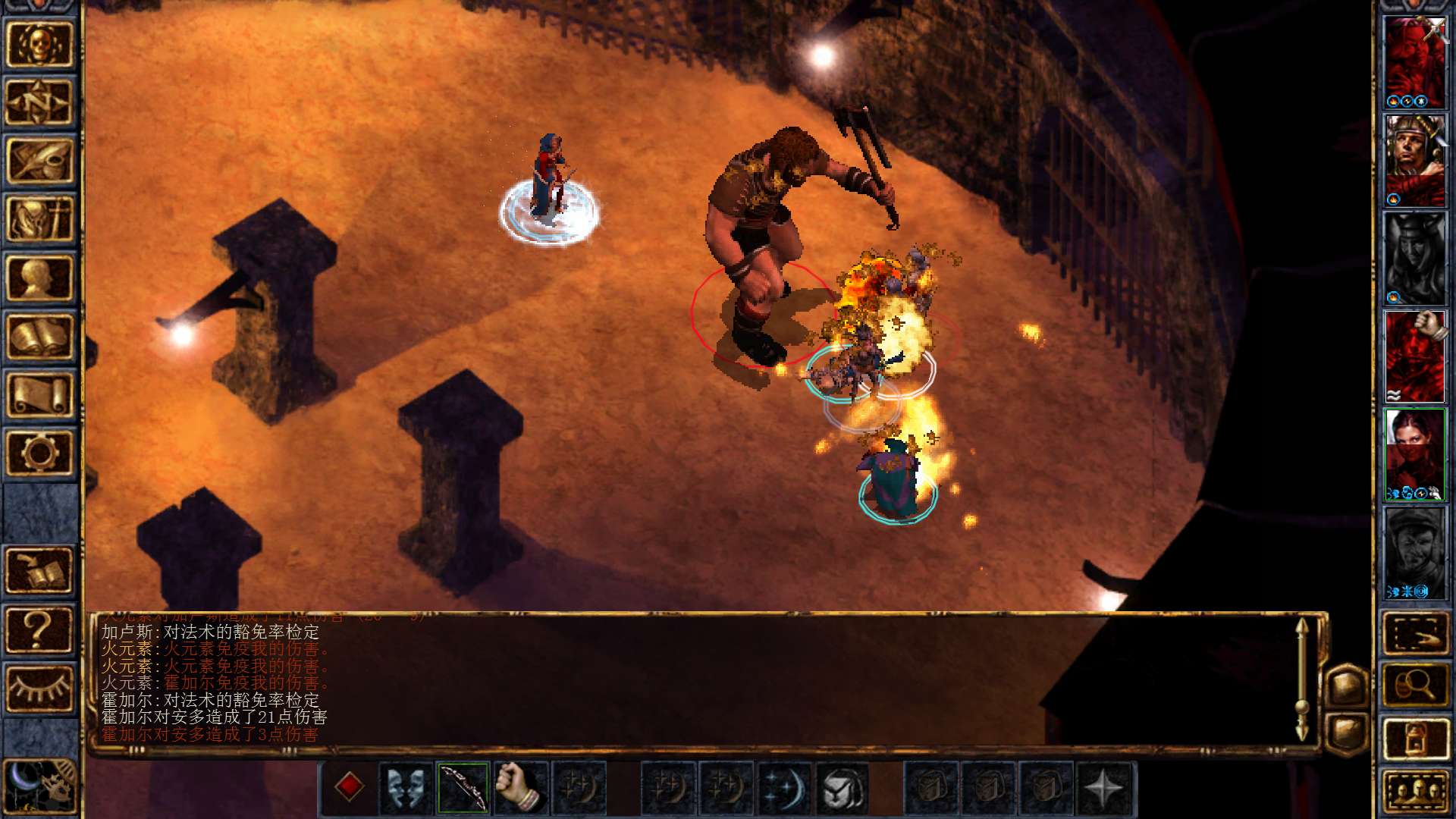This screenshot has width=1456, height=819.
Task: Click the four-pointed star abilities button
Action: pyautogui.click(x=1103, y=788)
